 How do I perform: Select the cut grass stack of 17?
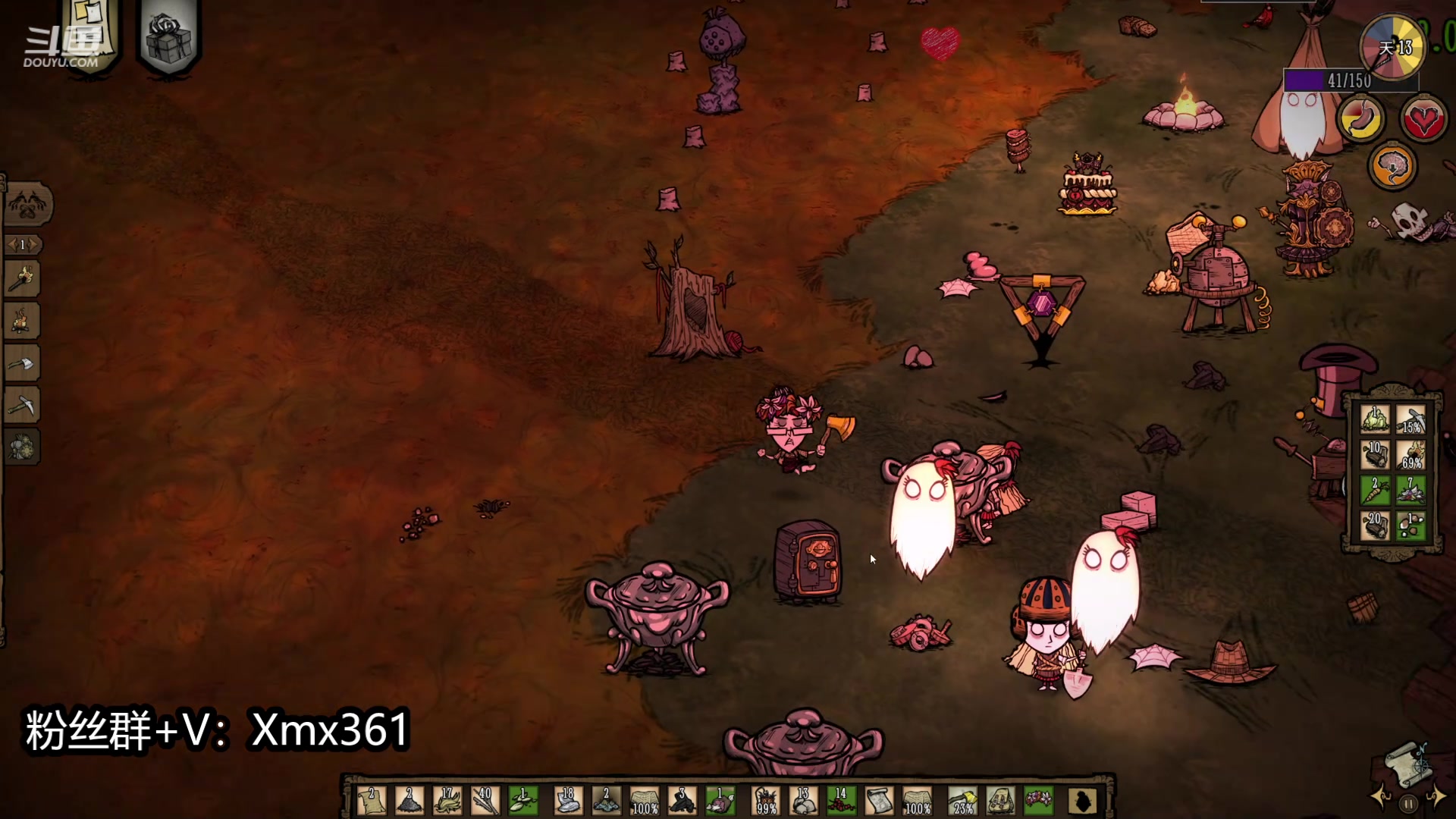coord(447,802)
